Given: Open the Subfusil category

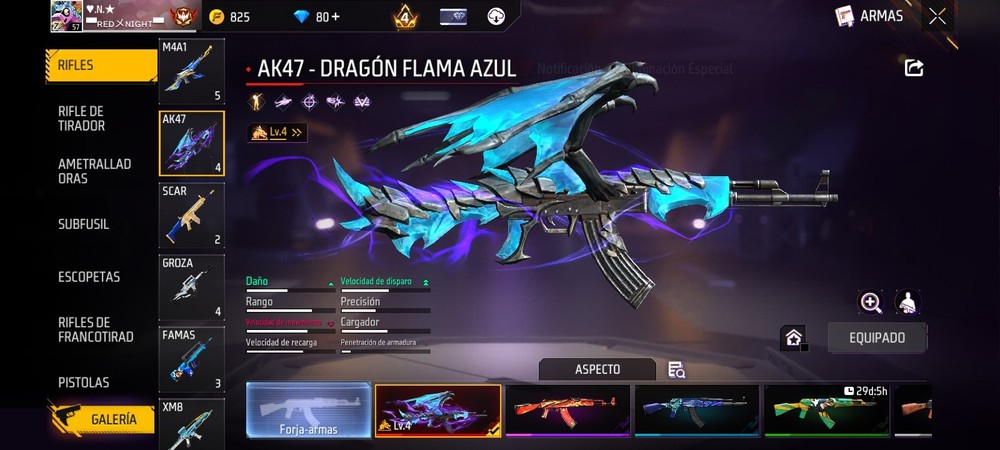Looking at the screenshot, I should click(x=84, y=224).
